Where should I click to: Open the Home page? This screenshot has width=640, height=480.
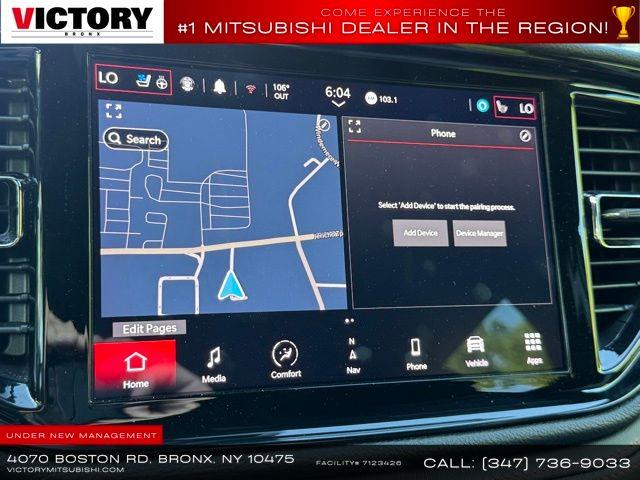tap(135, 367)
